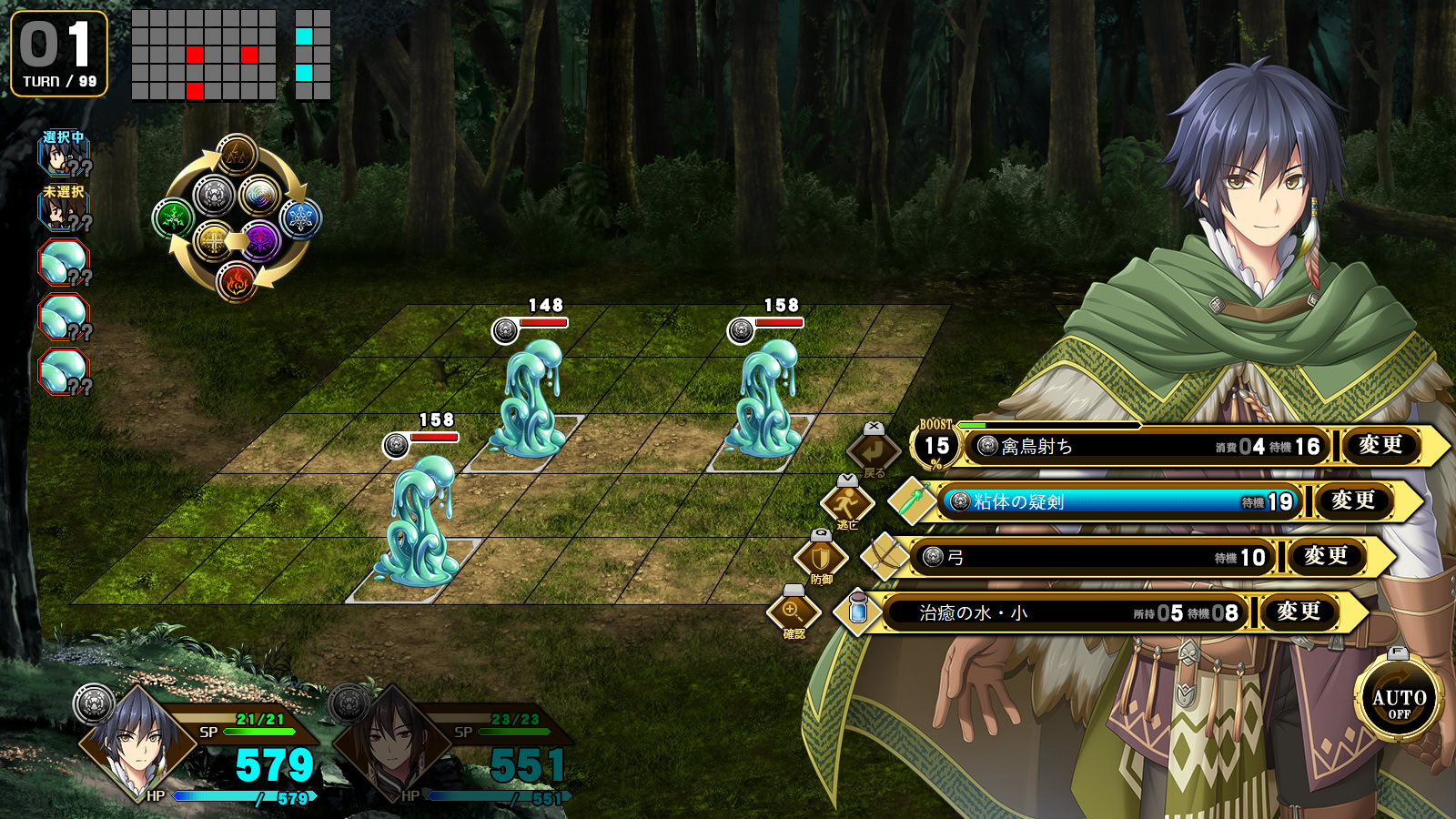
Task: Click 変更 for 治癒の水・小
Action: click(x=1299, y=612)
